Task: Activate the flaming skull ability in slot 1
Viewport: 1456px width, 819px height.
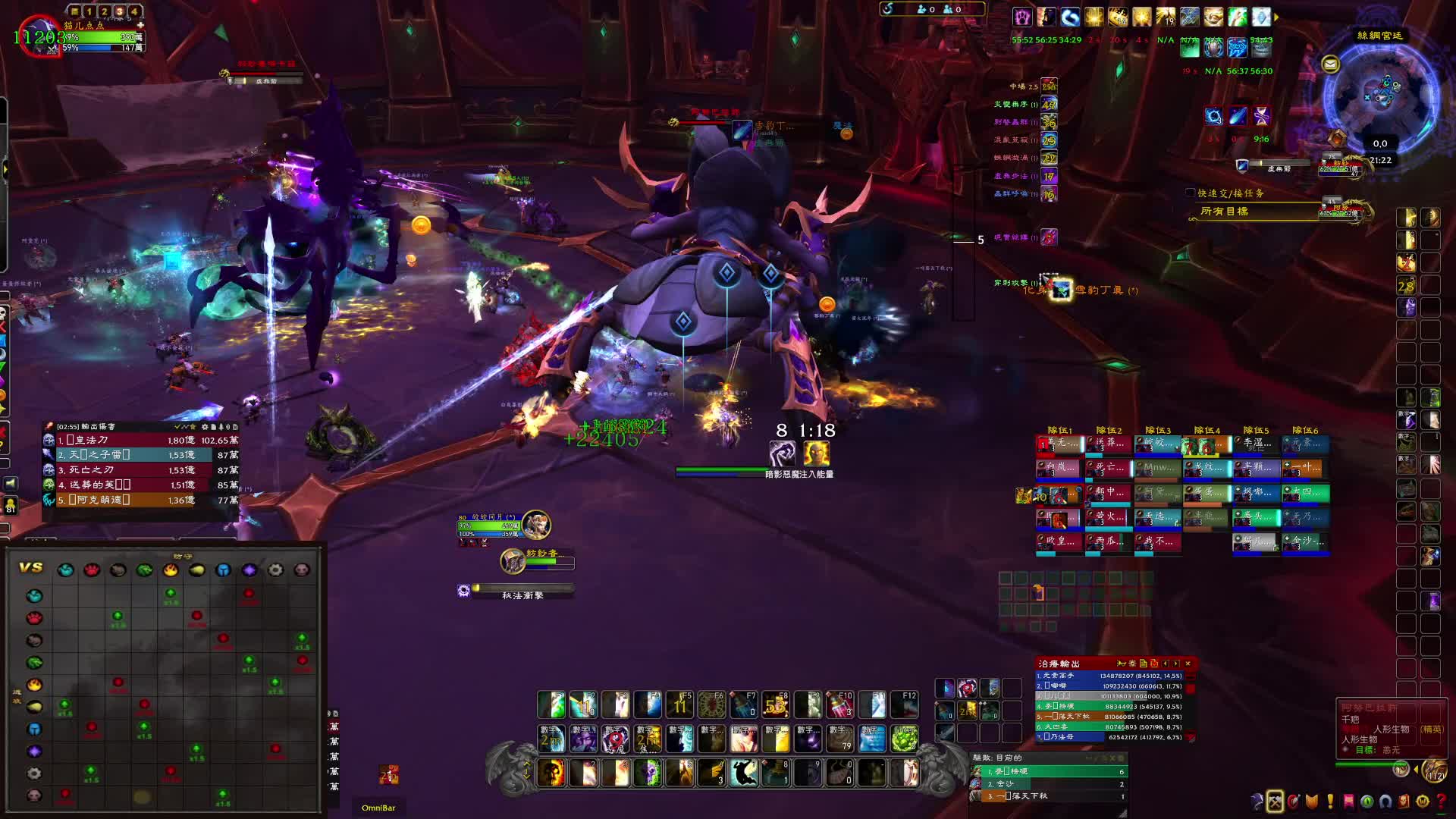Action: tap(551, 773)
